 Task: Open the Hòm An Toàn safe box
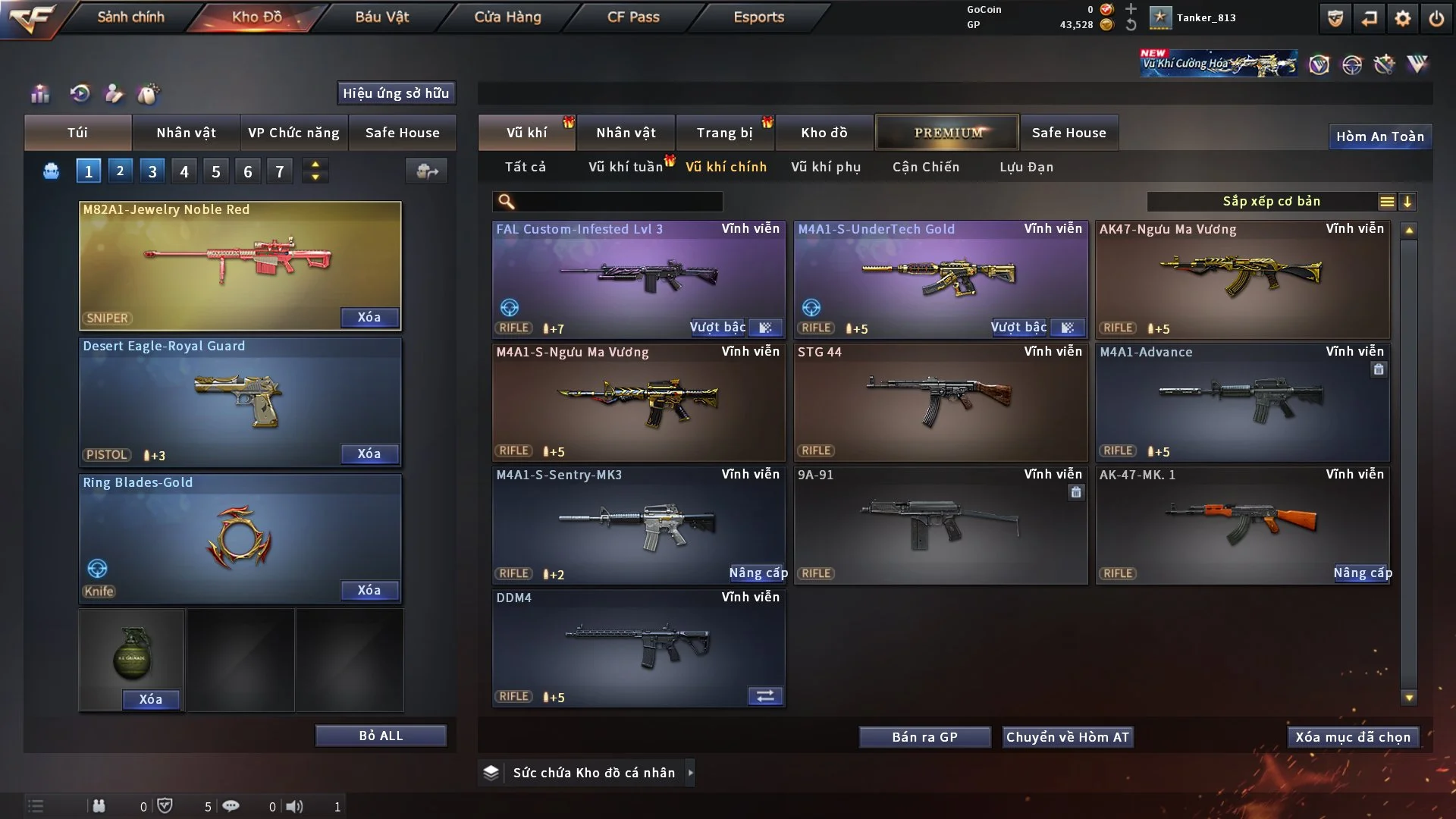1379,136
